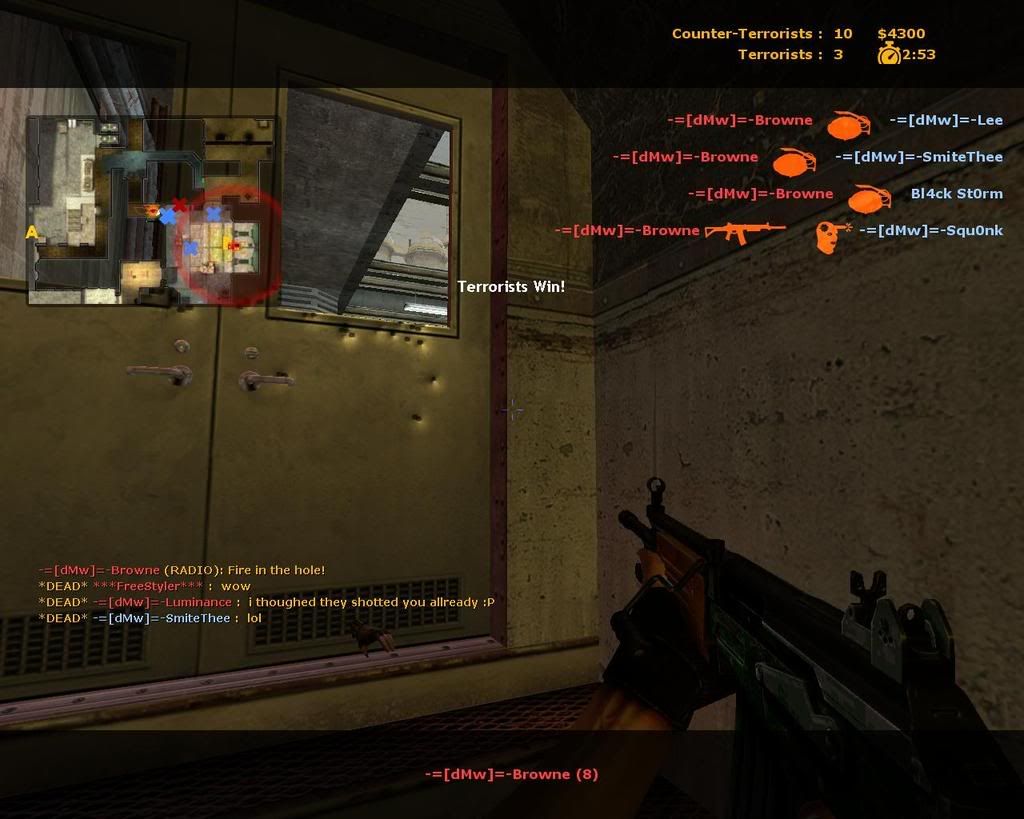Click the red X death marker on the minimap
This screenshot has height=819, width=1024.
(x=180, y=205)
